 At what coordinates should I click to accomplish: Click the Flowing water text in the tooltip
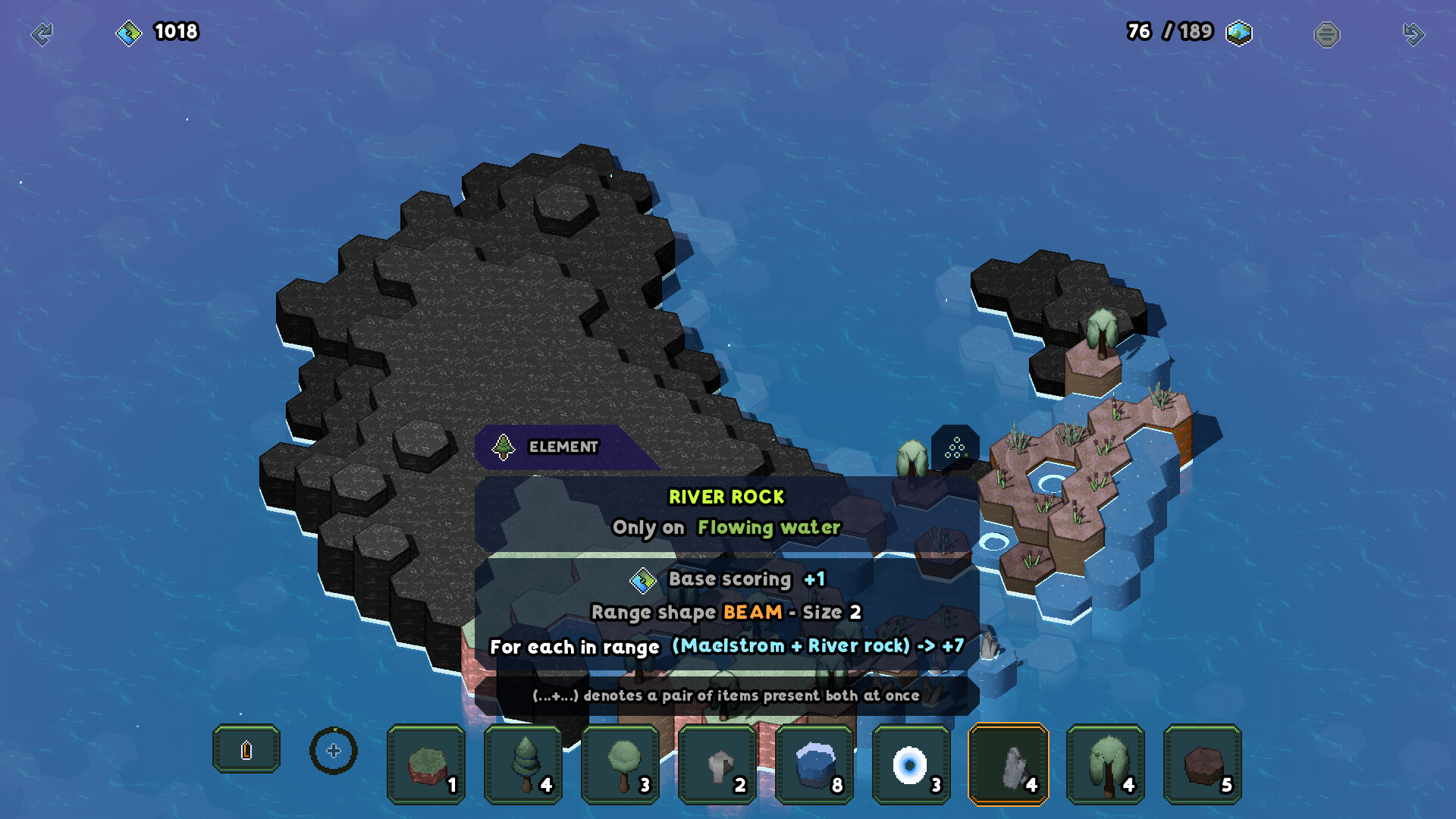coord(770,527)
